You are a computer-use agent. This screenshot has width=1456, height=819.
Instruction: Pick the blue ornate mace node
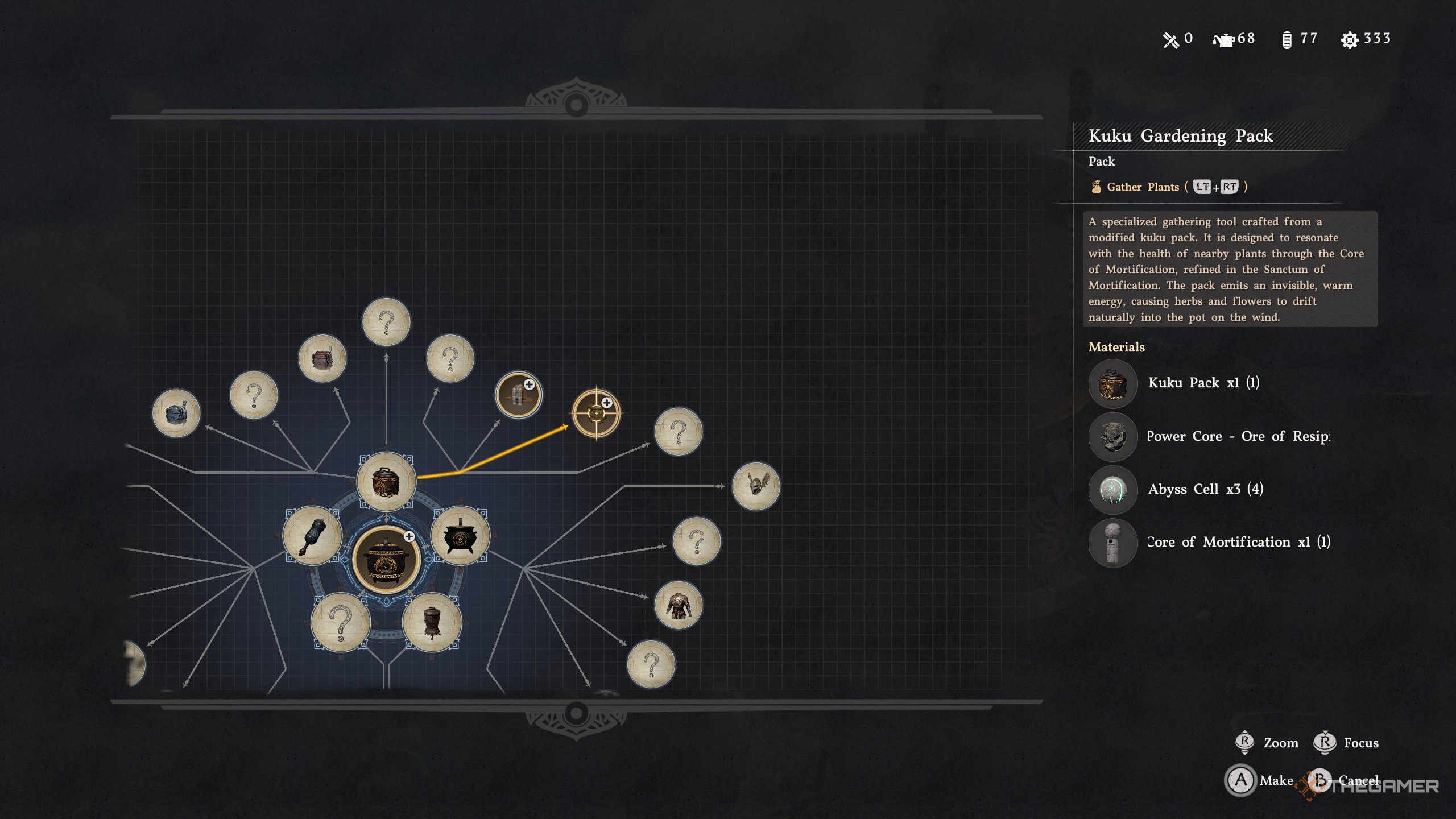(x=312, y=535)
